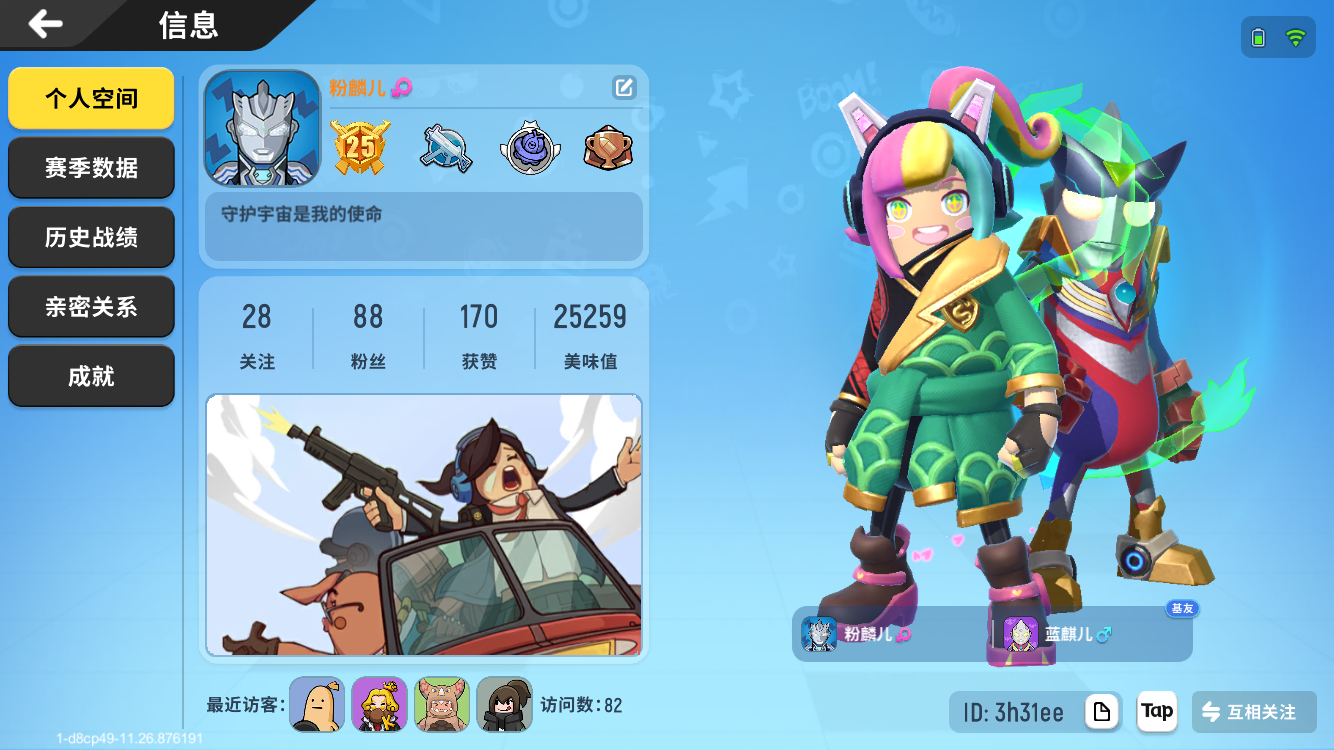
Task: Open the 成就 menu item
Action: pos(91,375)
